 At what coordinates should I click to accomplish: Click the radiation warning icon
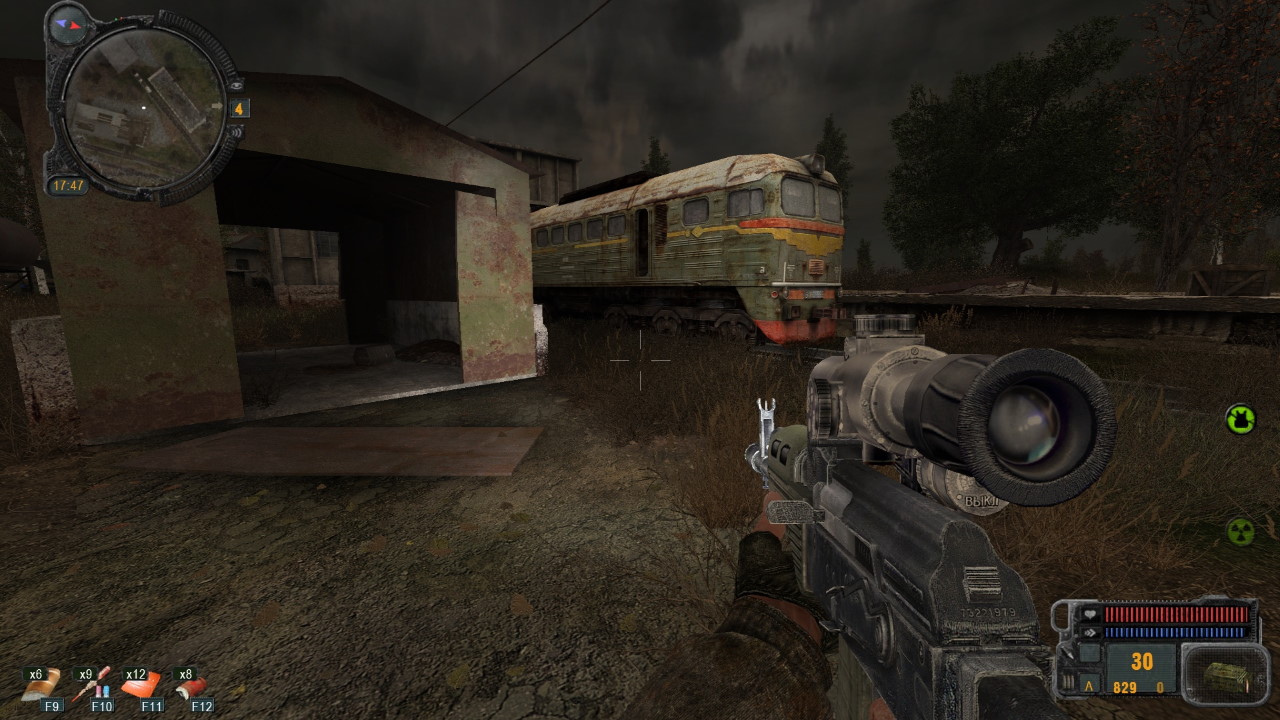pos(1241,531)
